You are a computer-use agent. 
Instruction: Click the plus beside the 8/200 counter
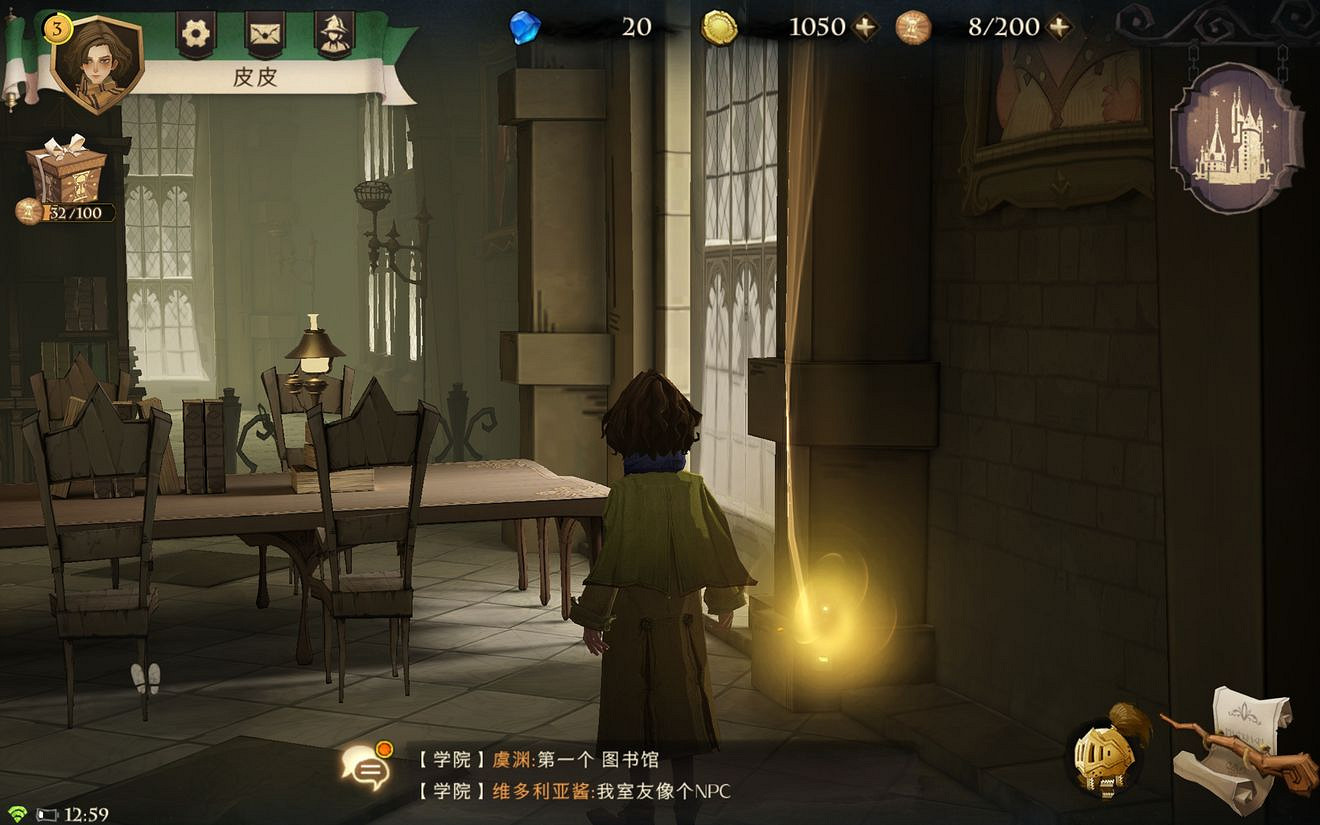click(x=1056, y=26)
